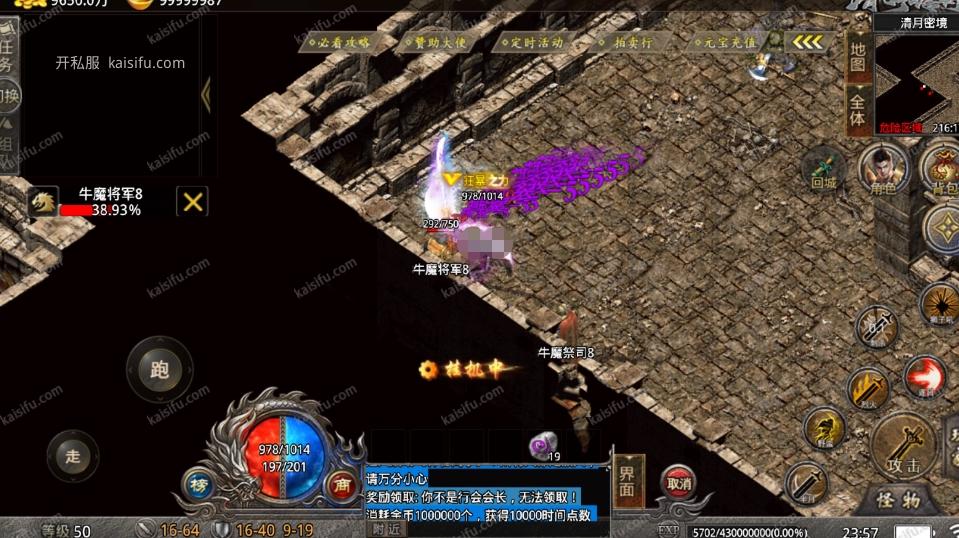Click the 地图 map button
This screenshot has height=538, width=959.
[x=858, y=57]
